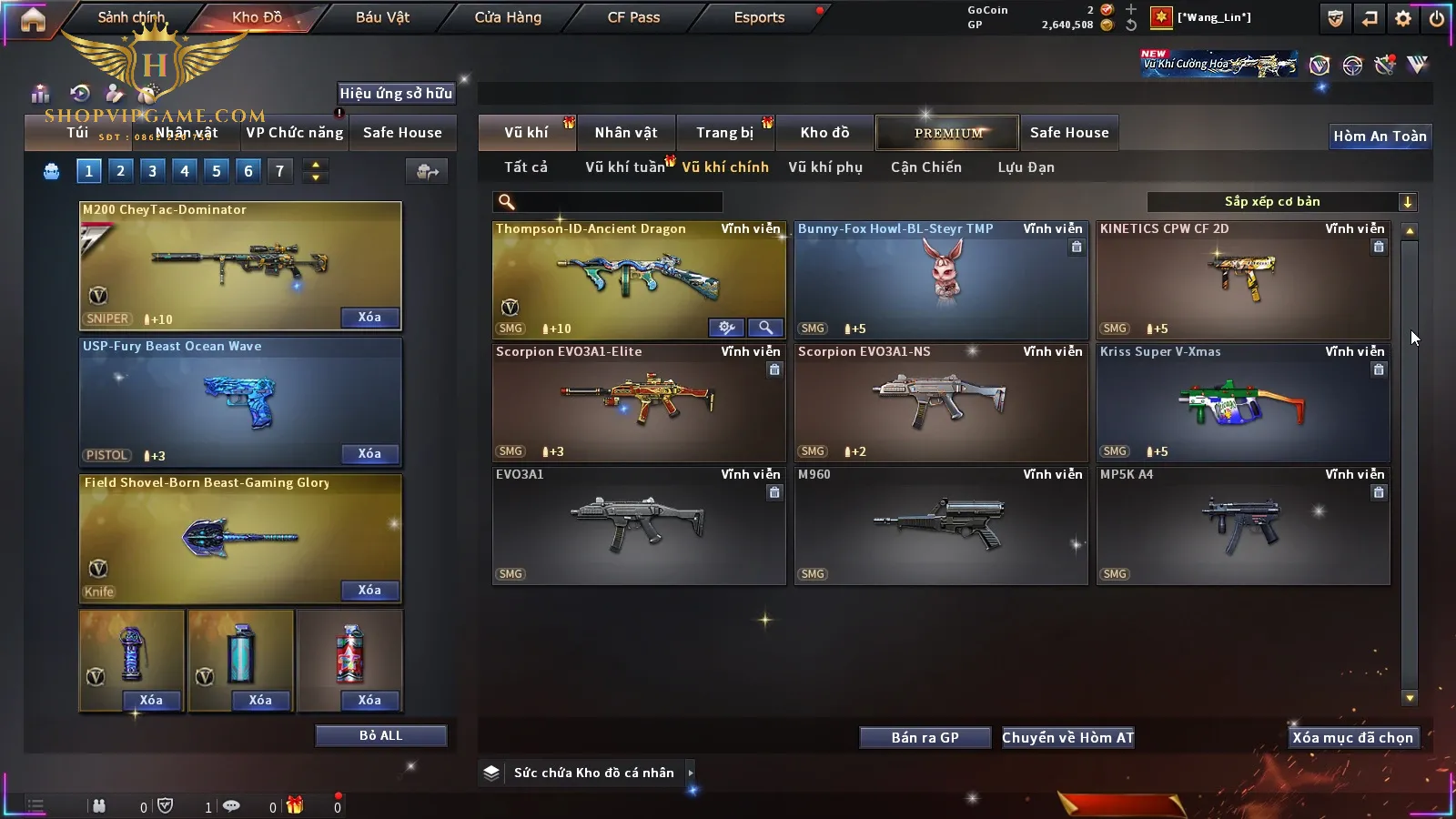Open the PREMIUM tab
The height and width of the screenshot is (819, 1456).
(947, 133)
